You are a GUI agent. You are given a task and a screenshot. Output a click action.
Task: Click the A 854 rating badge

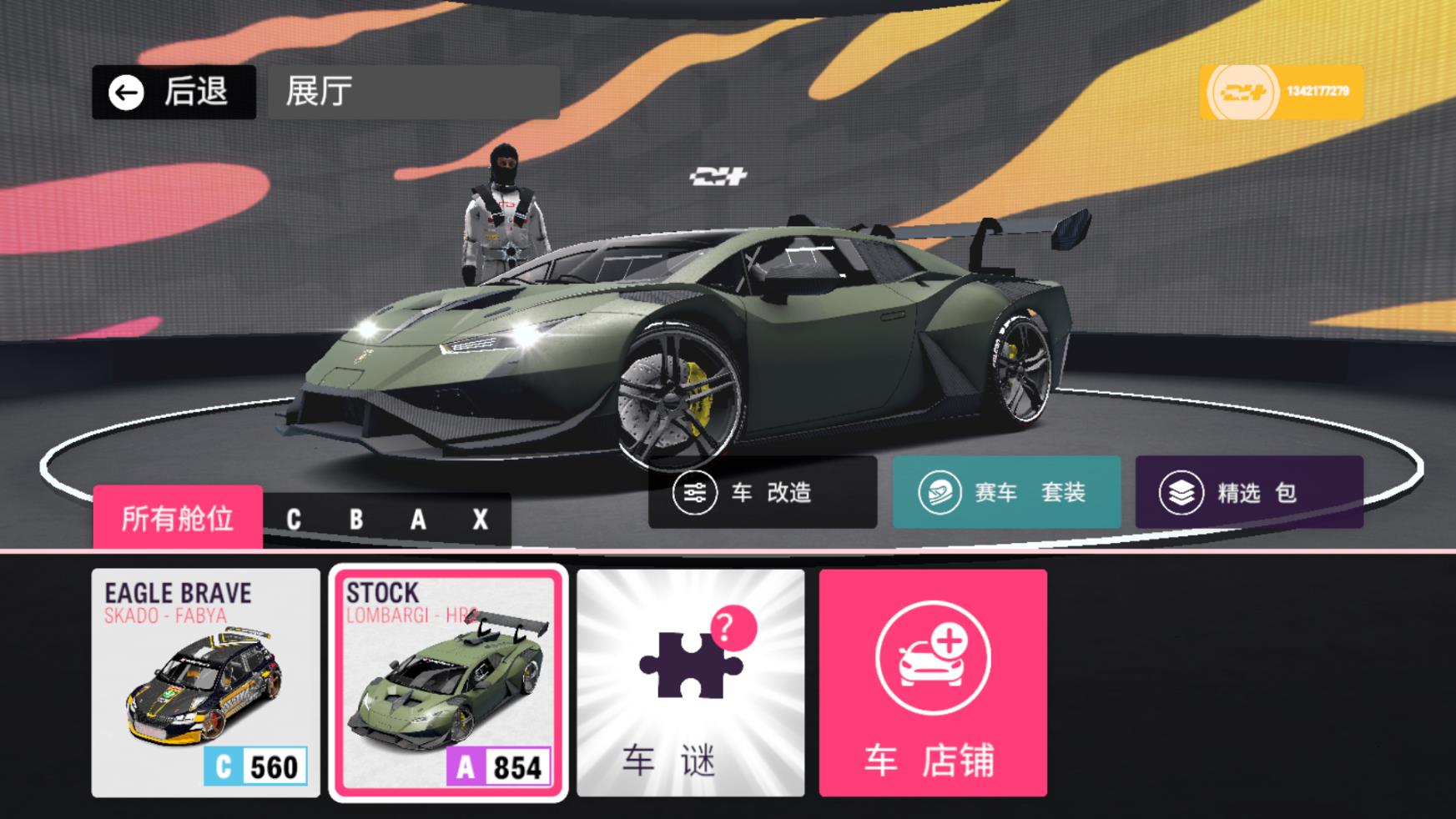click(x=495, y=762)
